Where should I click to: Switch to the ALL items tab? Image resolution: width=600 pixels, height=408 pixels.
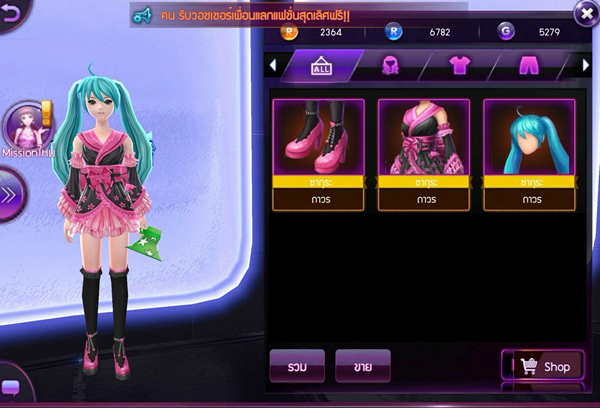coord(322,66)
